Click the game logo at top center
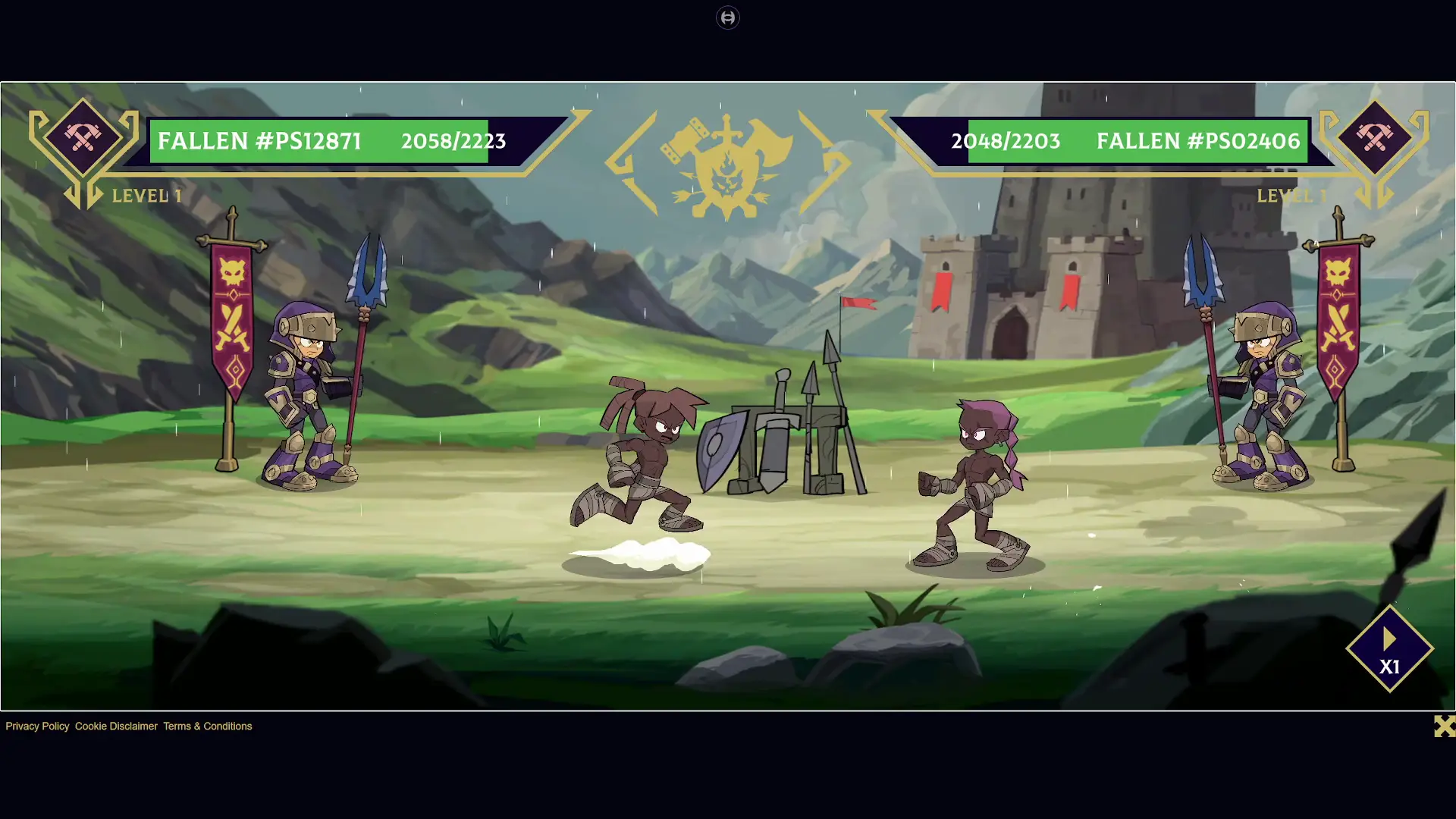 tap(728, 17)
